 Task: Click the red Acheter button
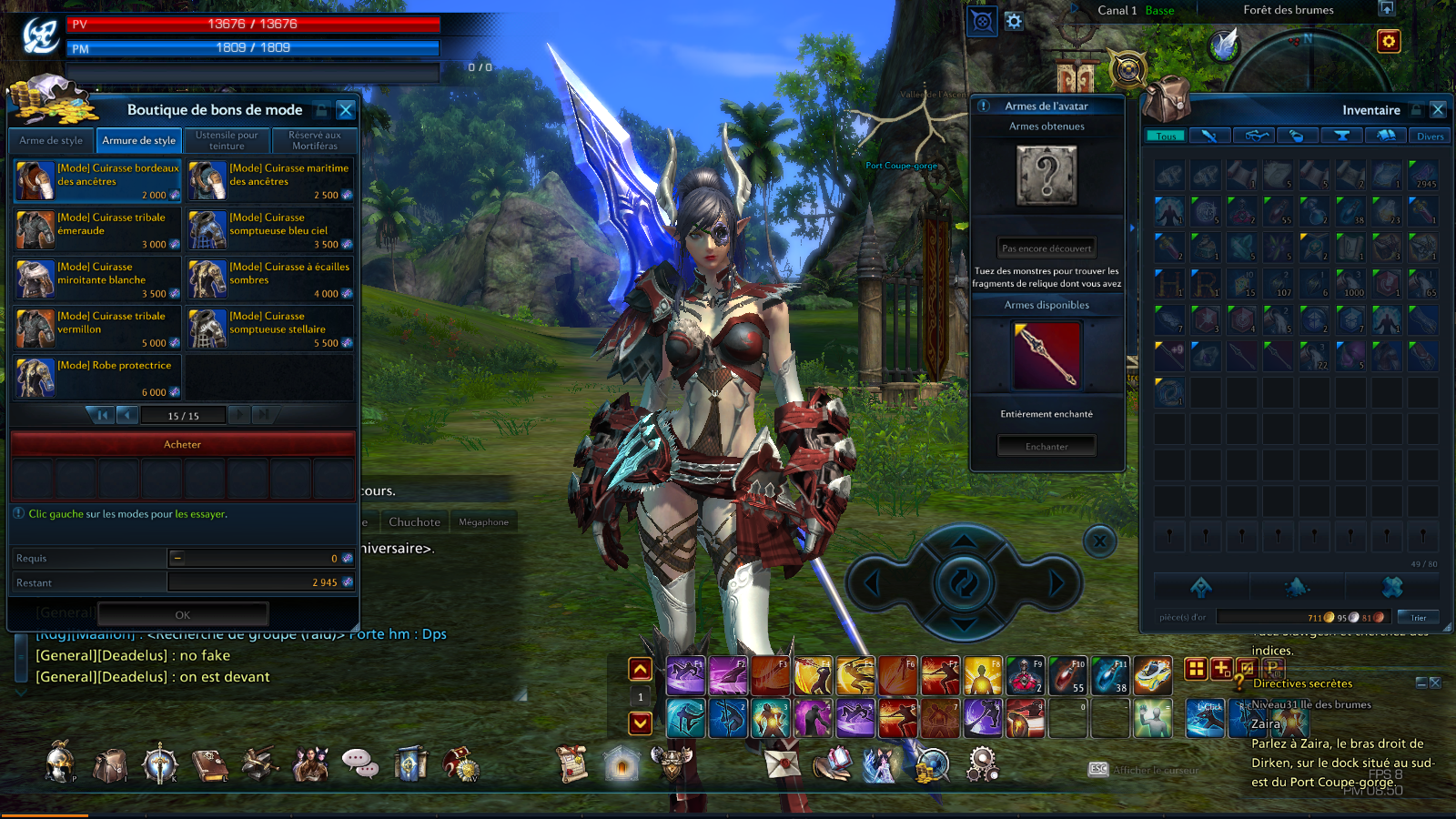tap(182, 444)
